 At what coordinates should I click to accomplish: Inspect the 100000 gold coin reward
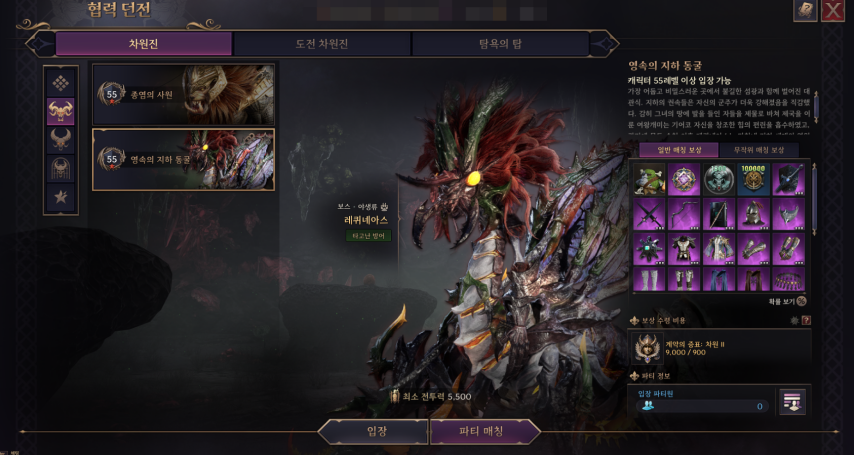tap(752, 179)
